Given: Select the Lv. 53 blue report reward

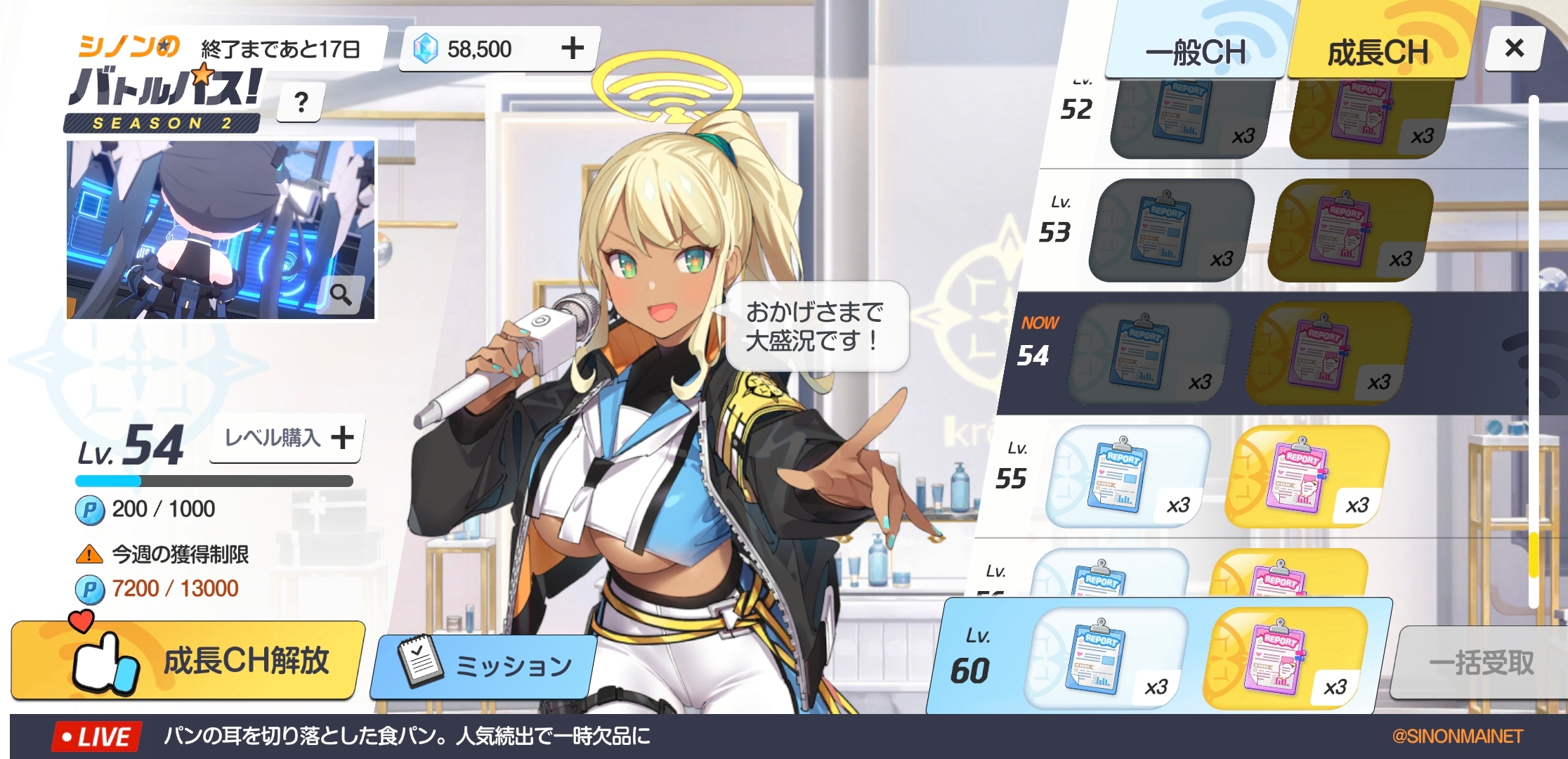Looking at the screenshot, I should click(x=1170, y=230).
